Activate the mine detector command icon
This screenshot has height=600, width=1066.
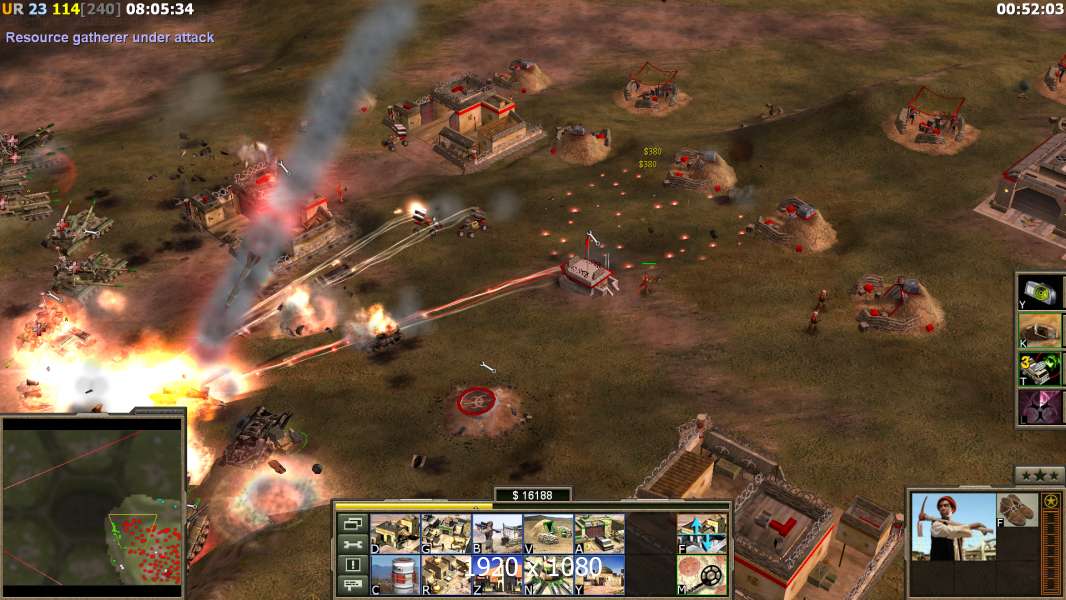[x=702, y=575]
